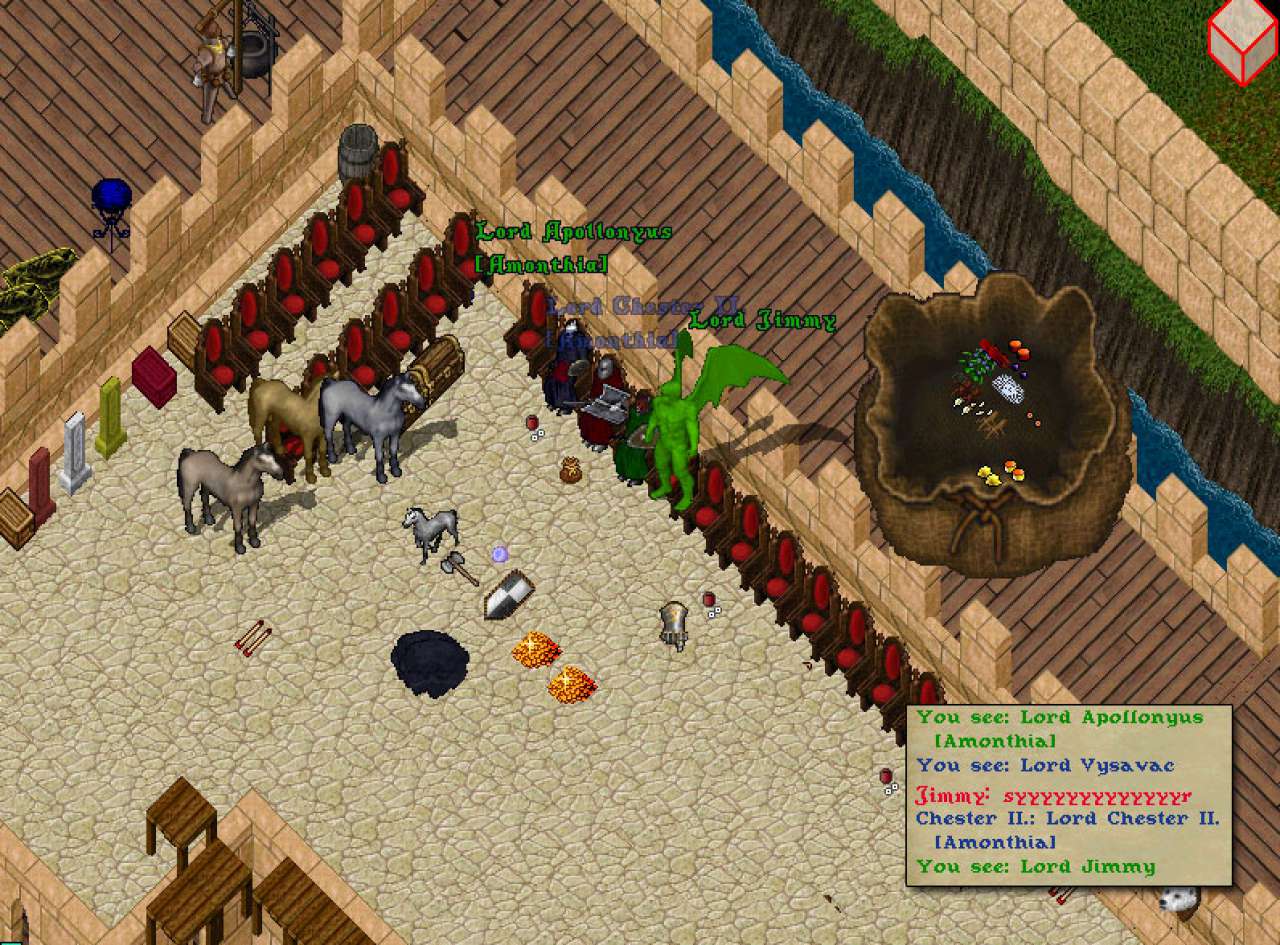Viewport: 1280px width, 945px height.
Task: Click the red cube icon
Action: pyautogui.click(x=1242, y=41)
